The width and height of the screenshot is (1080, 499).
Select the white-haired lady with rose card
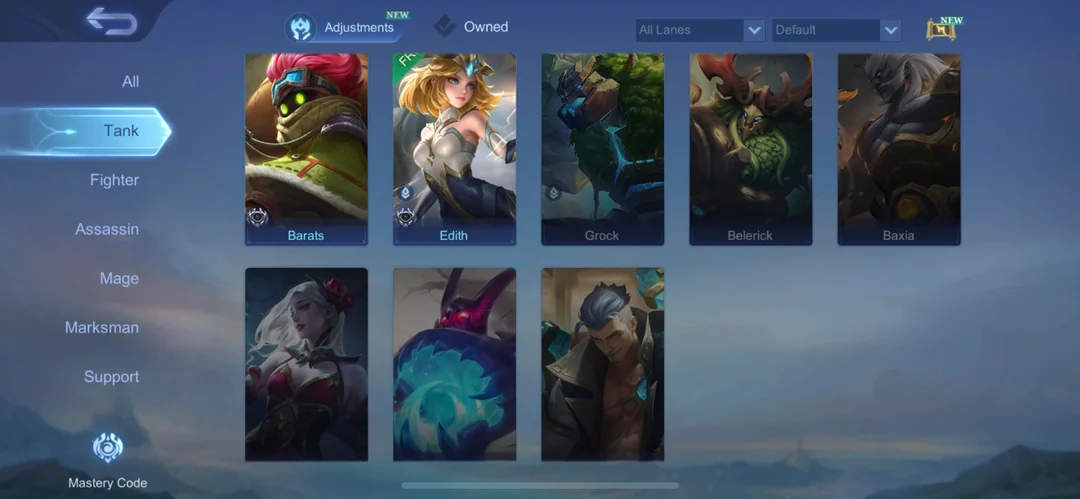tap(306, 364)
